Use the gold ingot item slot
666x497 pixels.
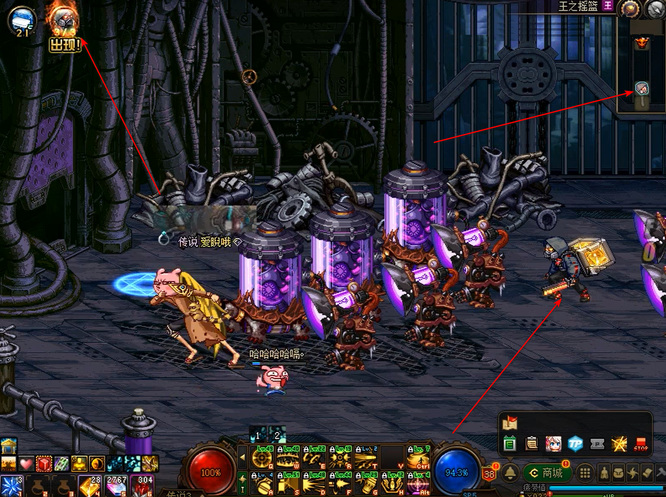click(91, 487)
